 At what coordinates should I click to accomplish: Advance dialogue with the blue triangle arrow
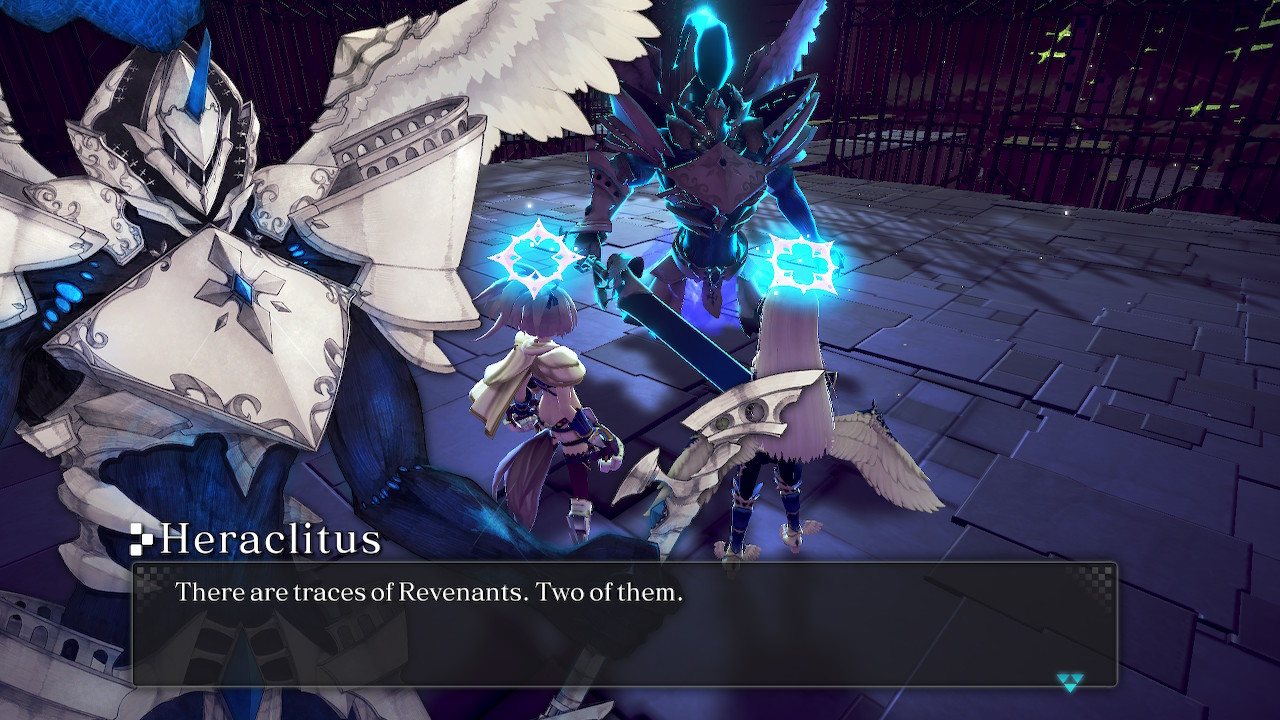point(1069,682)
